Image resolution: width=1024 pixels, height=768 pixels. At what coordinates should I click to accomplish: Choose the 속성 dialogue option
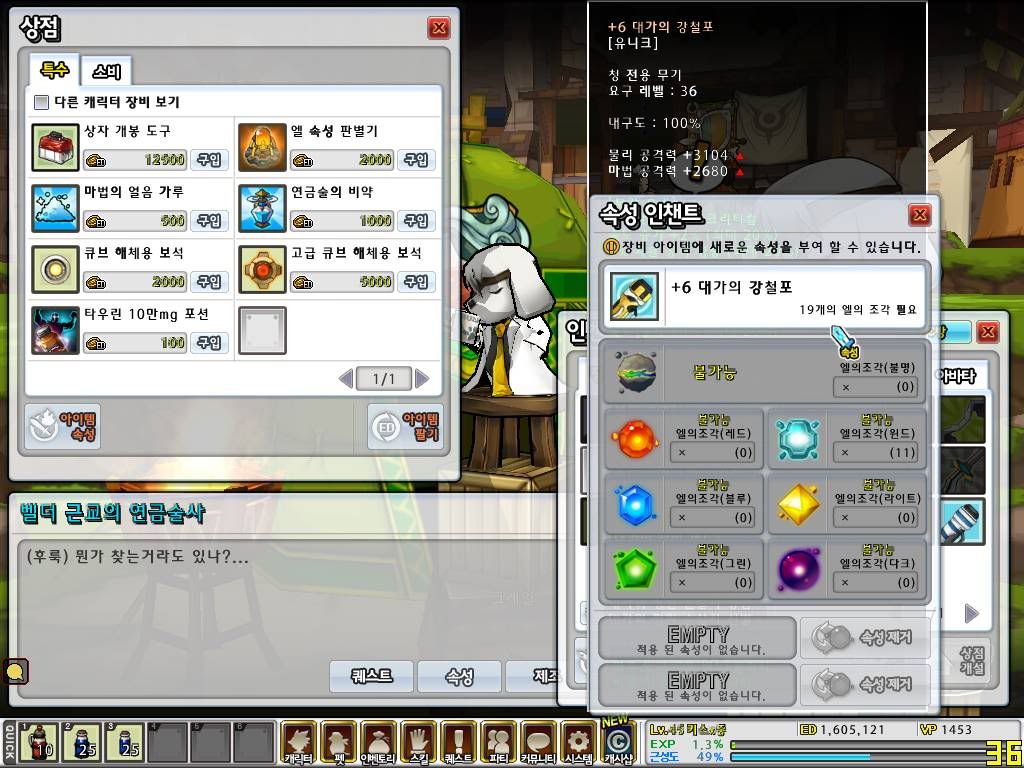coord(459,677)
